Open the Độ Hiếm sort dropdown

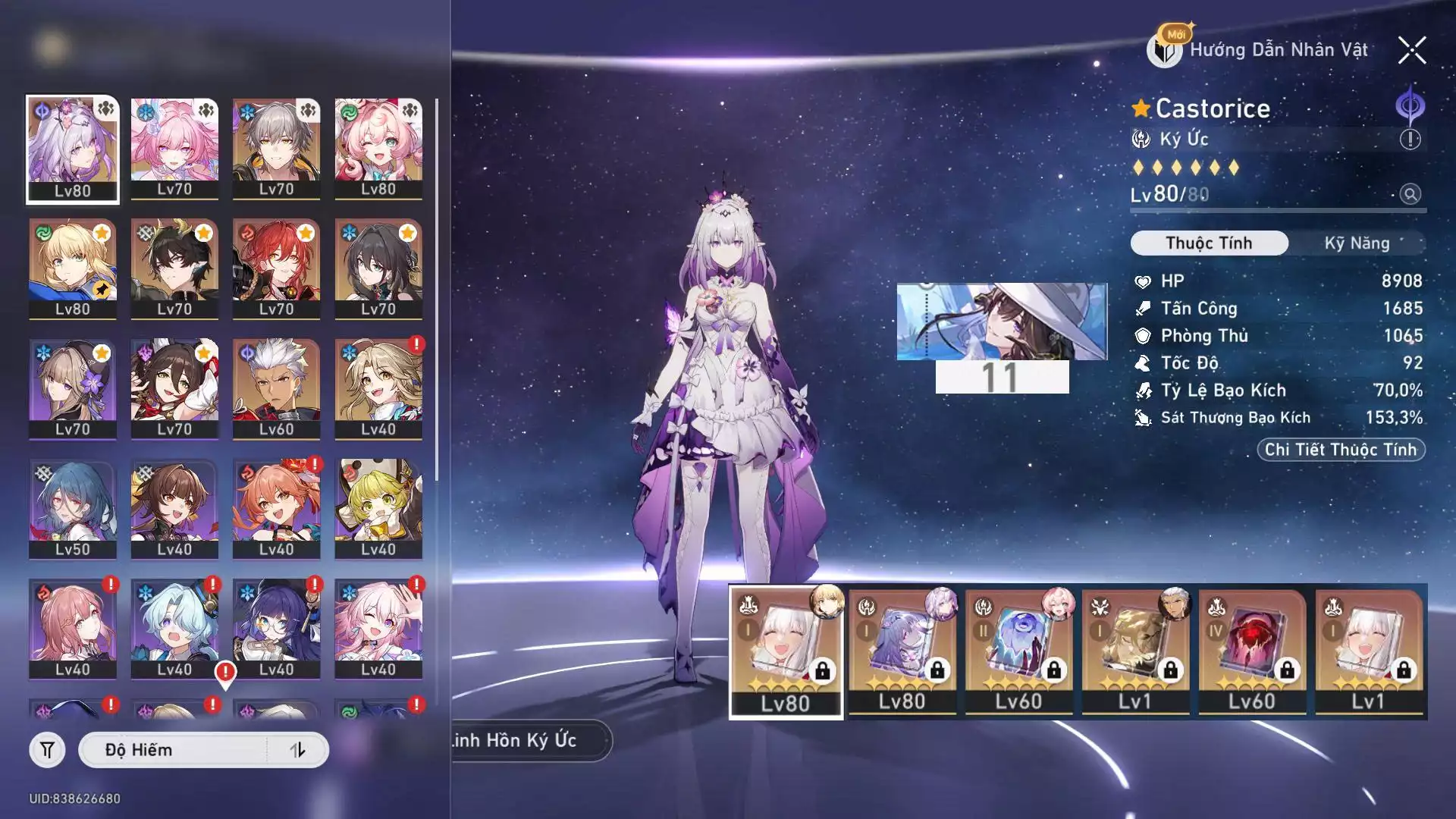tap(174, 750)
